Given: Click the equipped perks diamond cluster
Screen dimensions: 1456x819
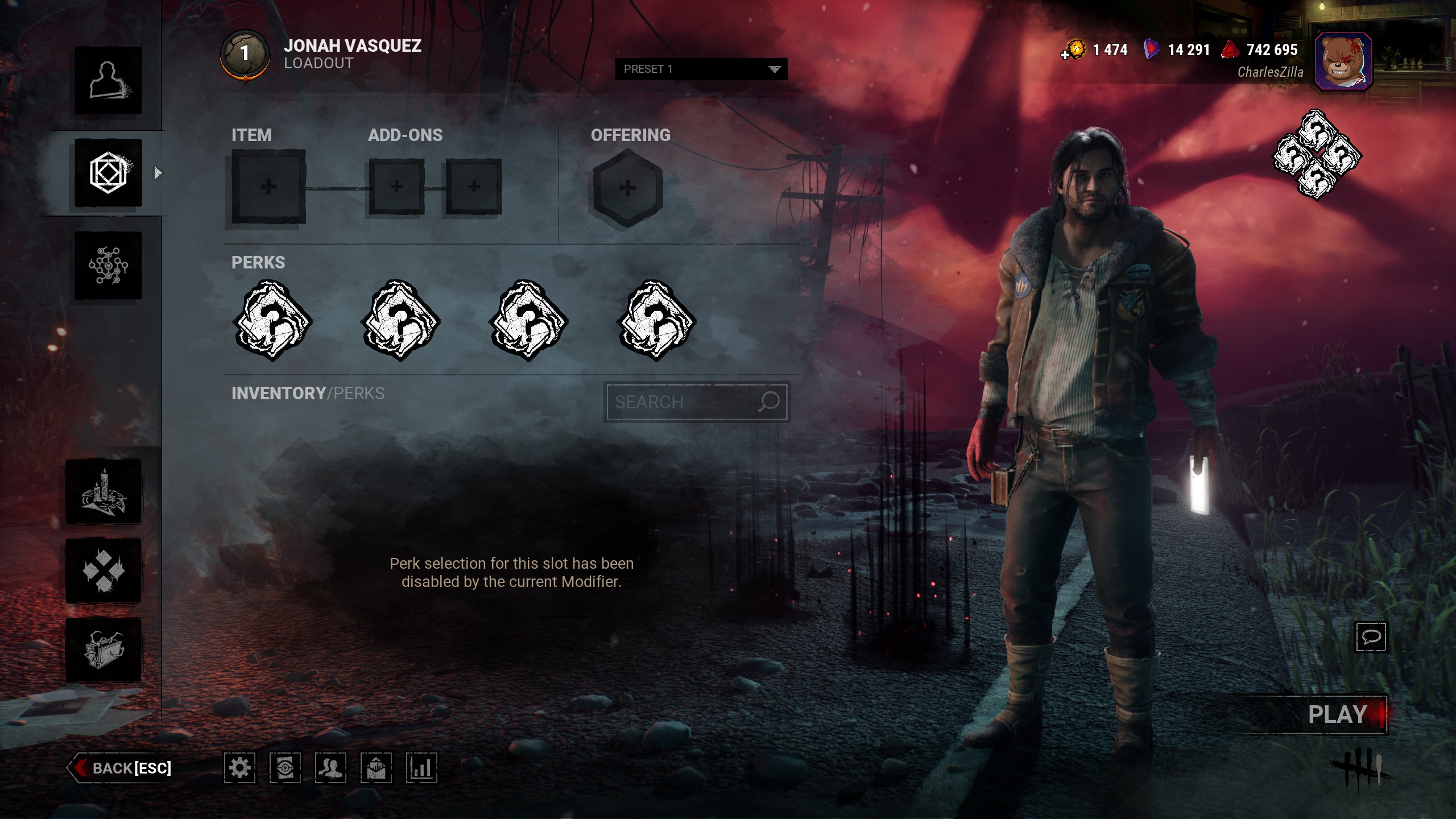Looking at the screenshot, I should tap(1316, 155).
